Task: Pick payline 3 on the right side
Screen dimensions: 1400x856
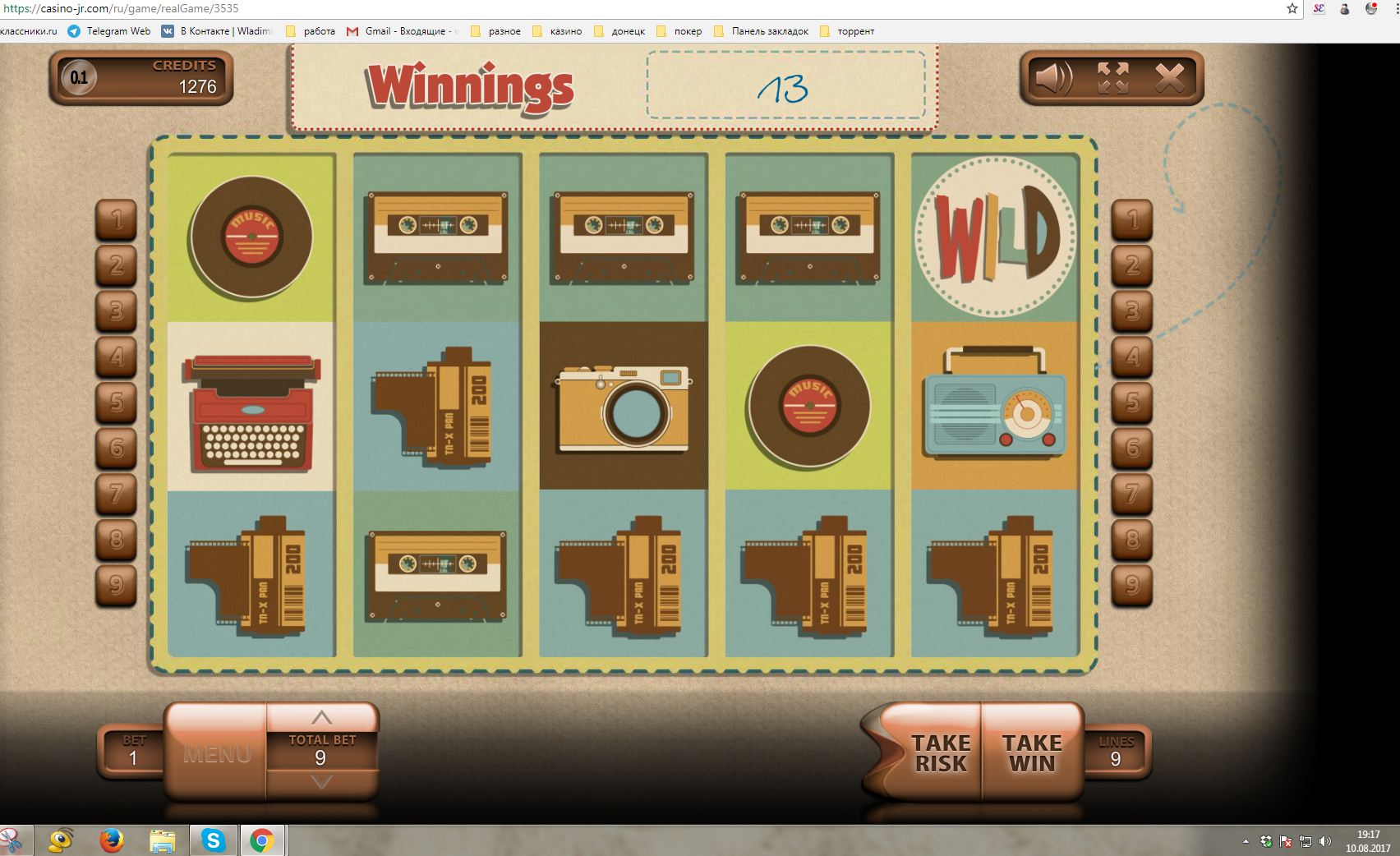Action: coord(1132,311)
